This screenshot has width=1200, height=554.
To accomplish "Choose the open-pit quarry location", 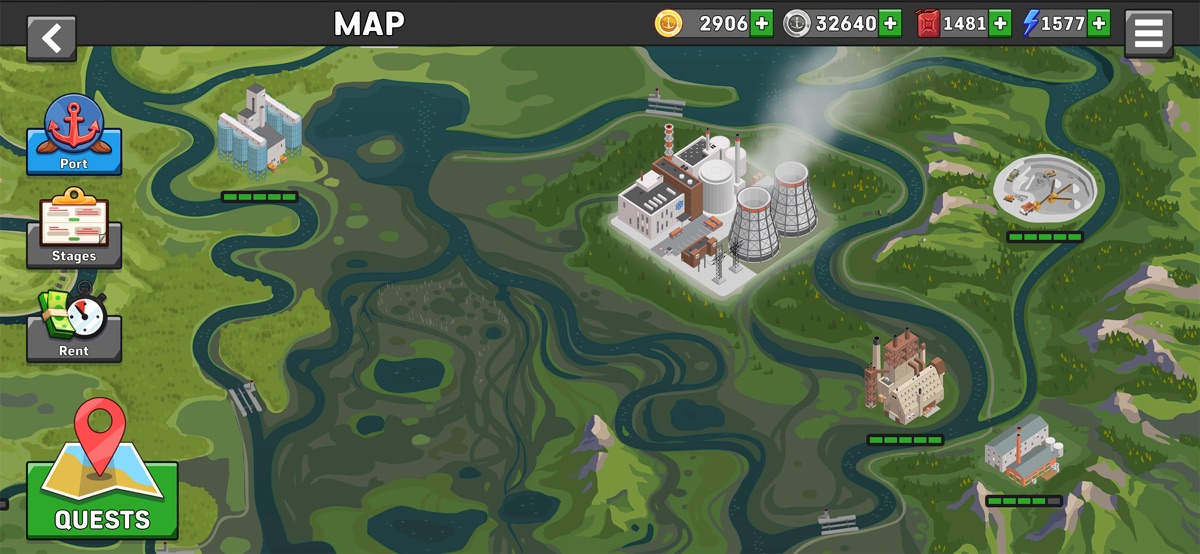I will [1045, 189].
